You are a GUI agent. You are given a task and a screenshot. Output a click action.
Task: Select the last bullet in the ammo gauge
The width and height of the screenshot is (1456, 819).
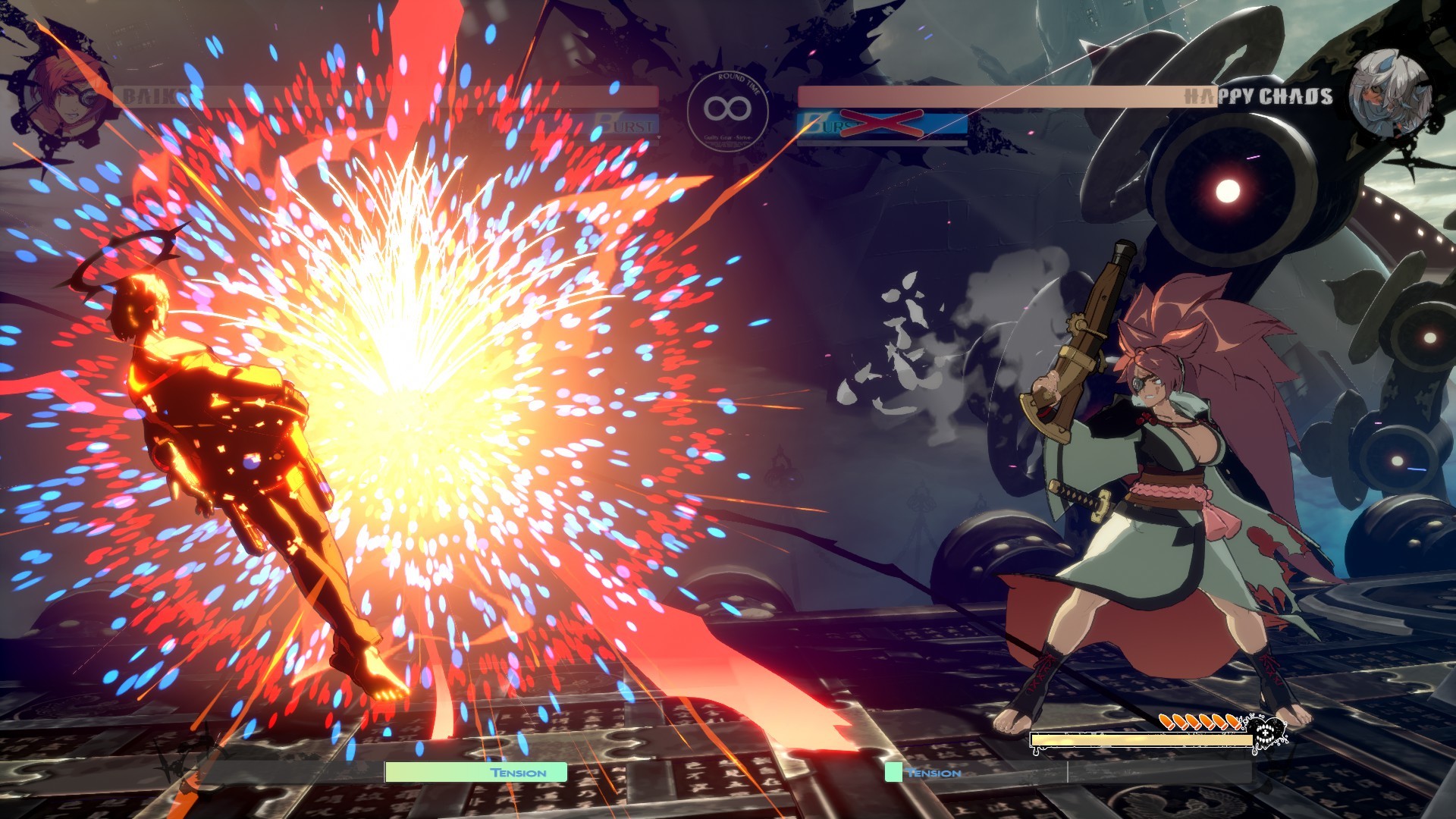click(x=1234, y=722)
